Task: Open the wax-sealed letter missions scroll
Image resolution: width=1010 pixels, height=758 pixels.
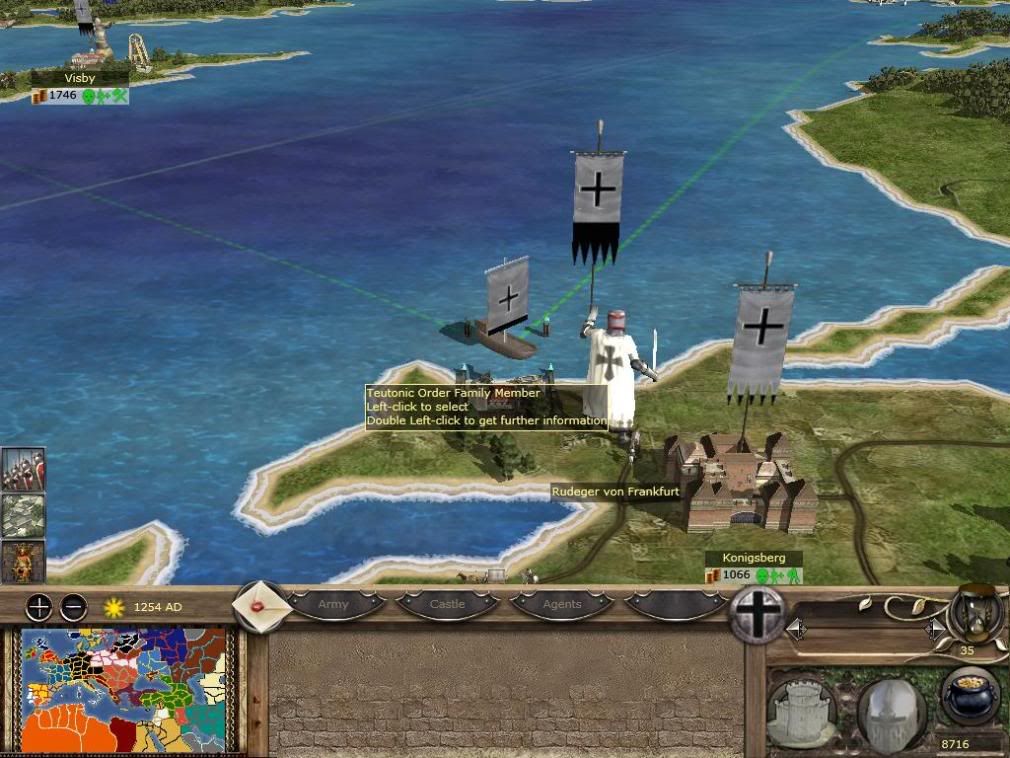Action: point(262,607)
